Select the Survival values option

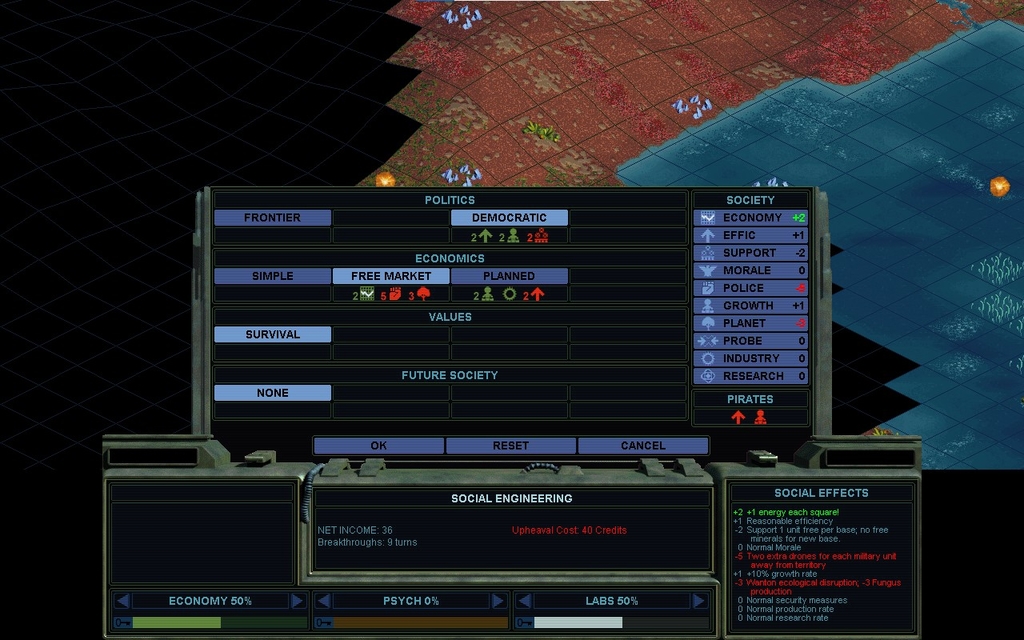point(272,334)
